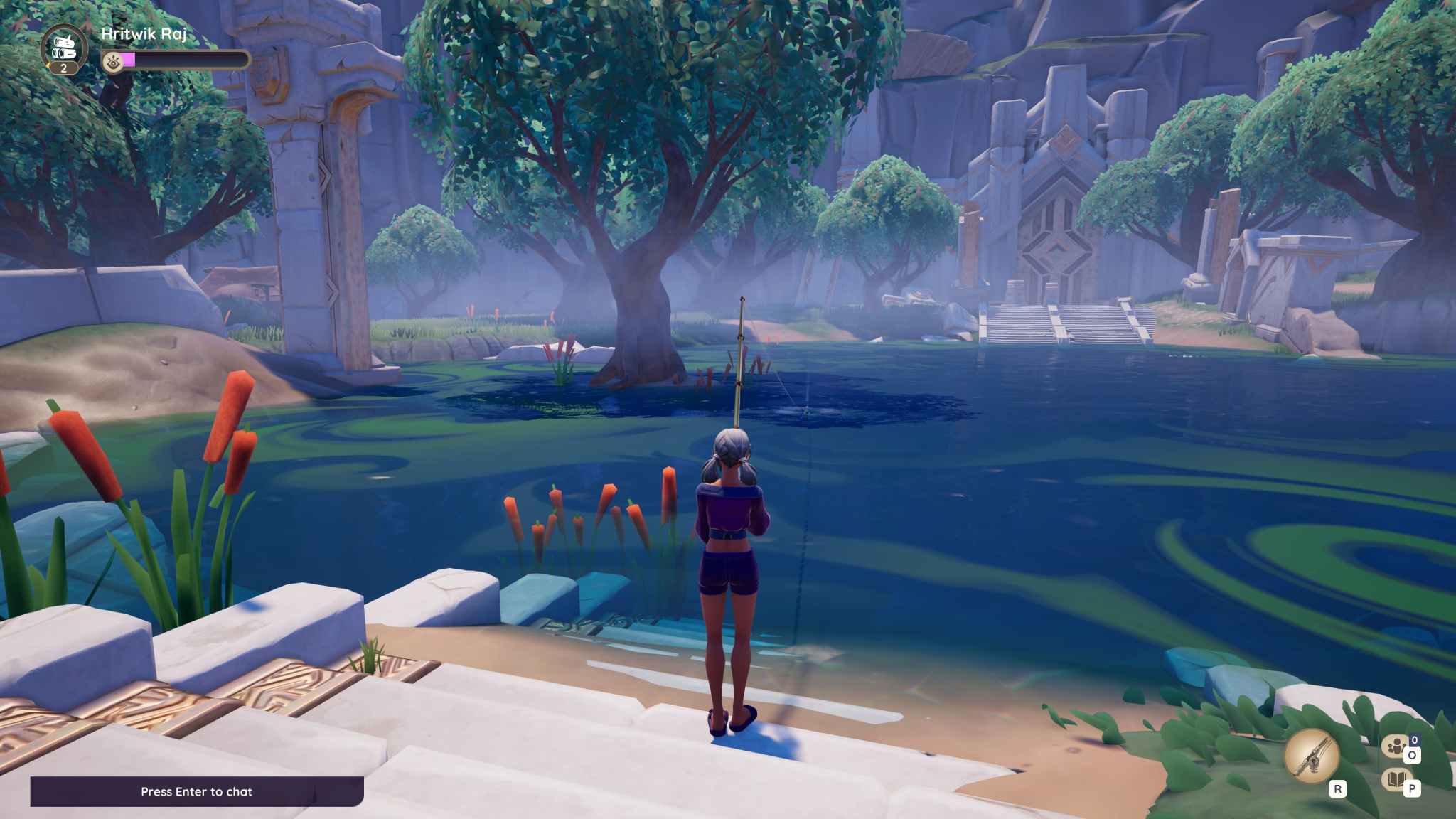Click the level 2 badge
This screenshot has width=1456, height=819.
coord(63,68)
